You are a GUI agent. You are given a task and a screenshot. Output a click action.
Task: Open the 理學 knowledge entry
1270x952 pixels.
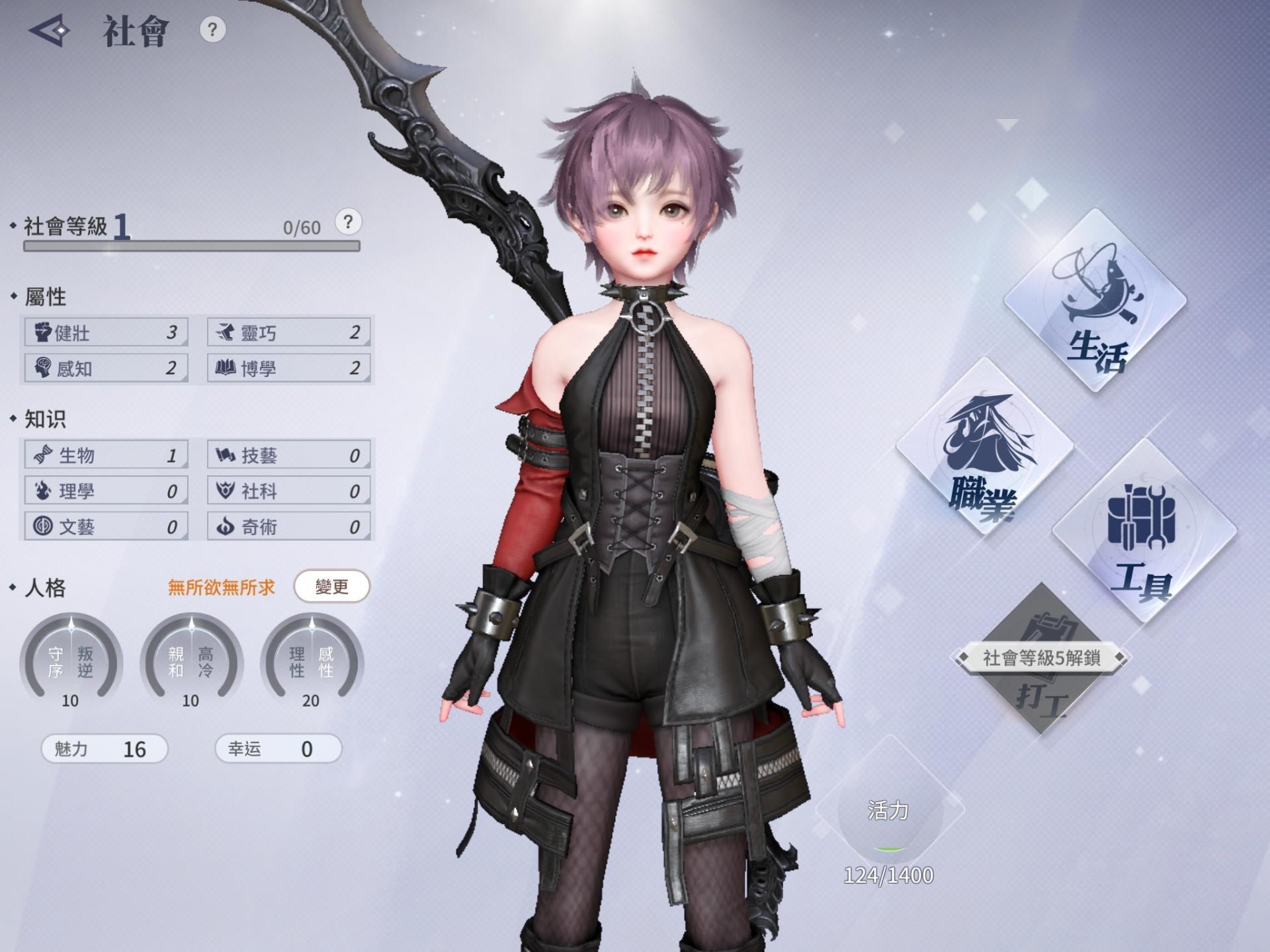coord(106,491)
